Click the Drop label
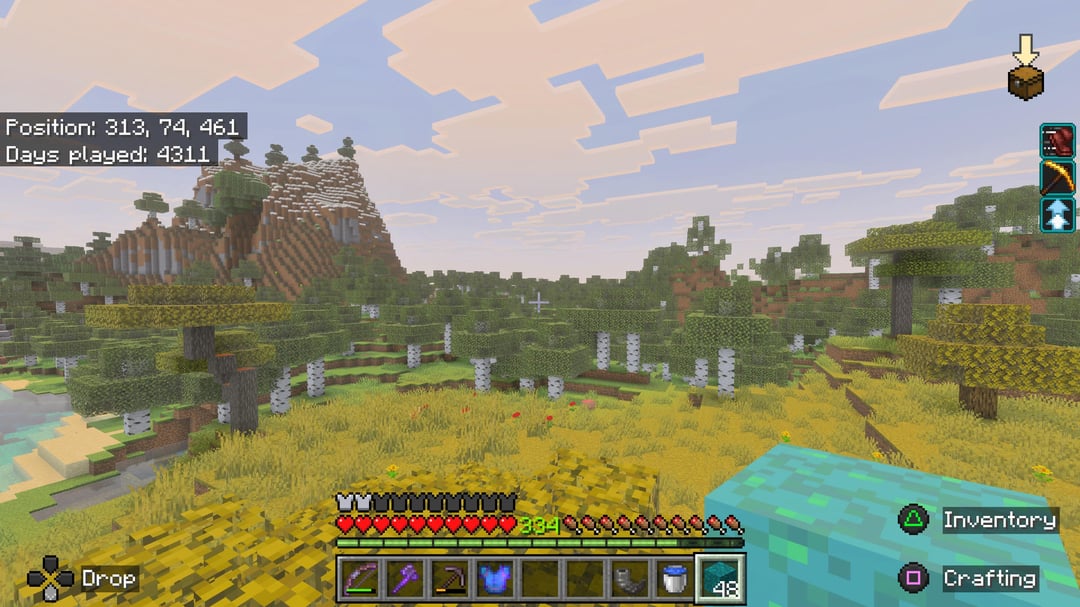This screenshot has height=607, width=1080. [108, 578]
